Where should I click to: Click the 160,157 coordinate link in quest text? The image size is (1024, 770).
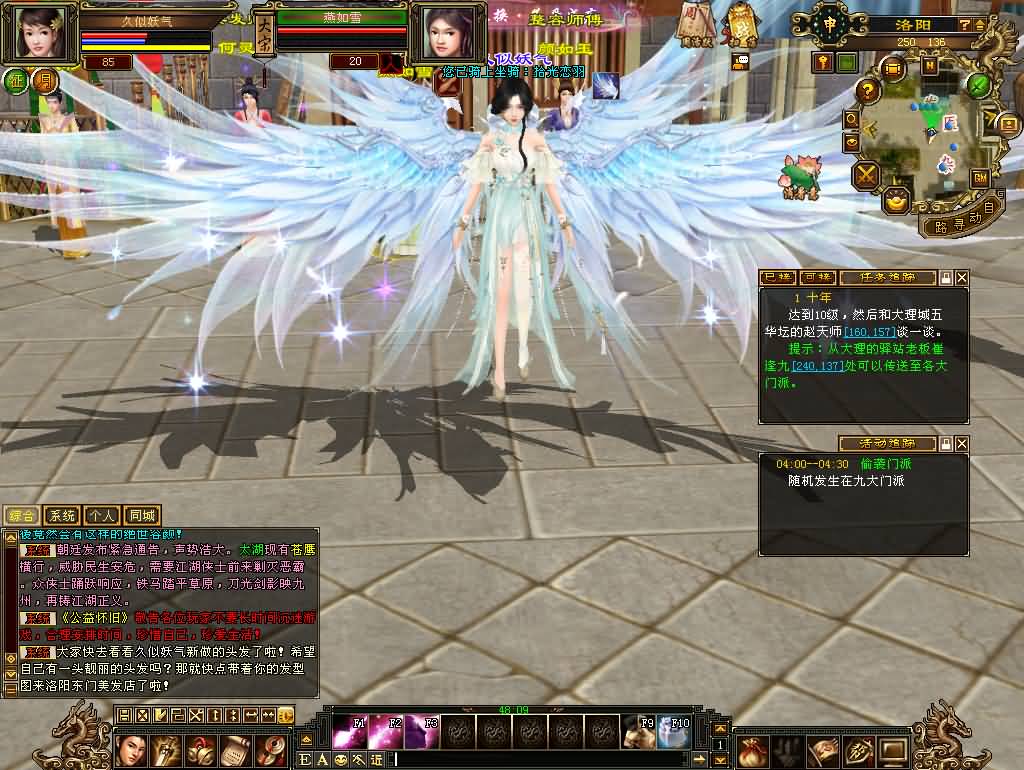click(868, 331)
